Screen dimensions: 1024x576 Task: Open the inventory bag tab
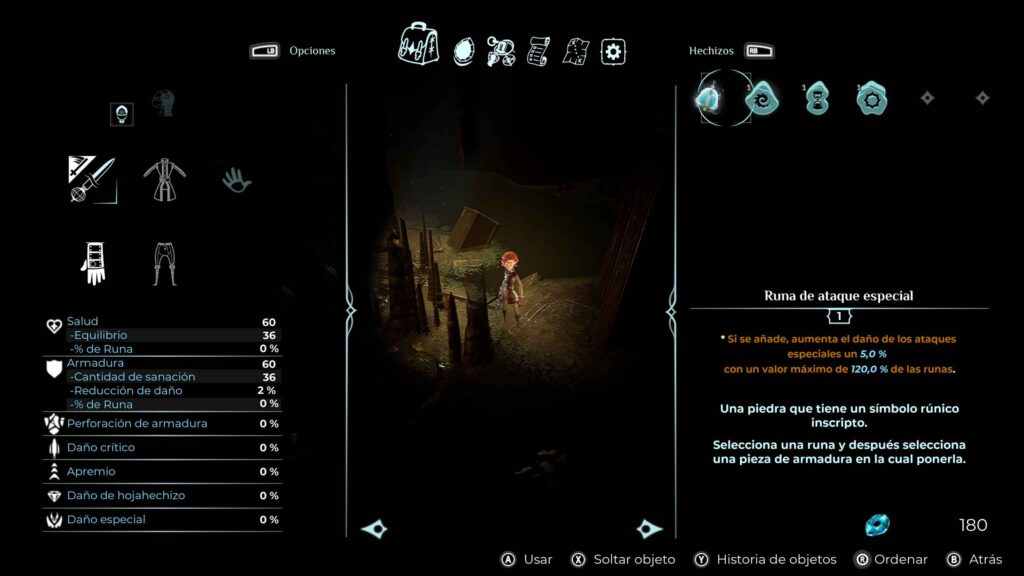tap(419, 44)
